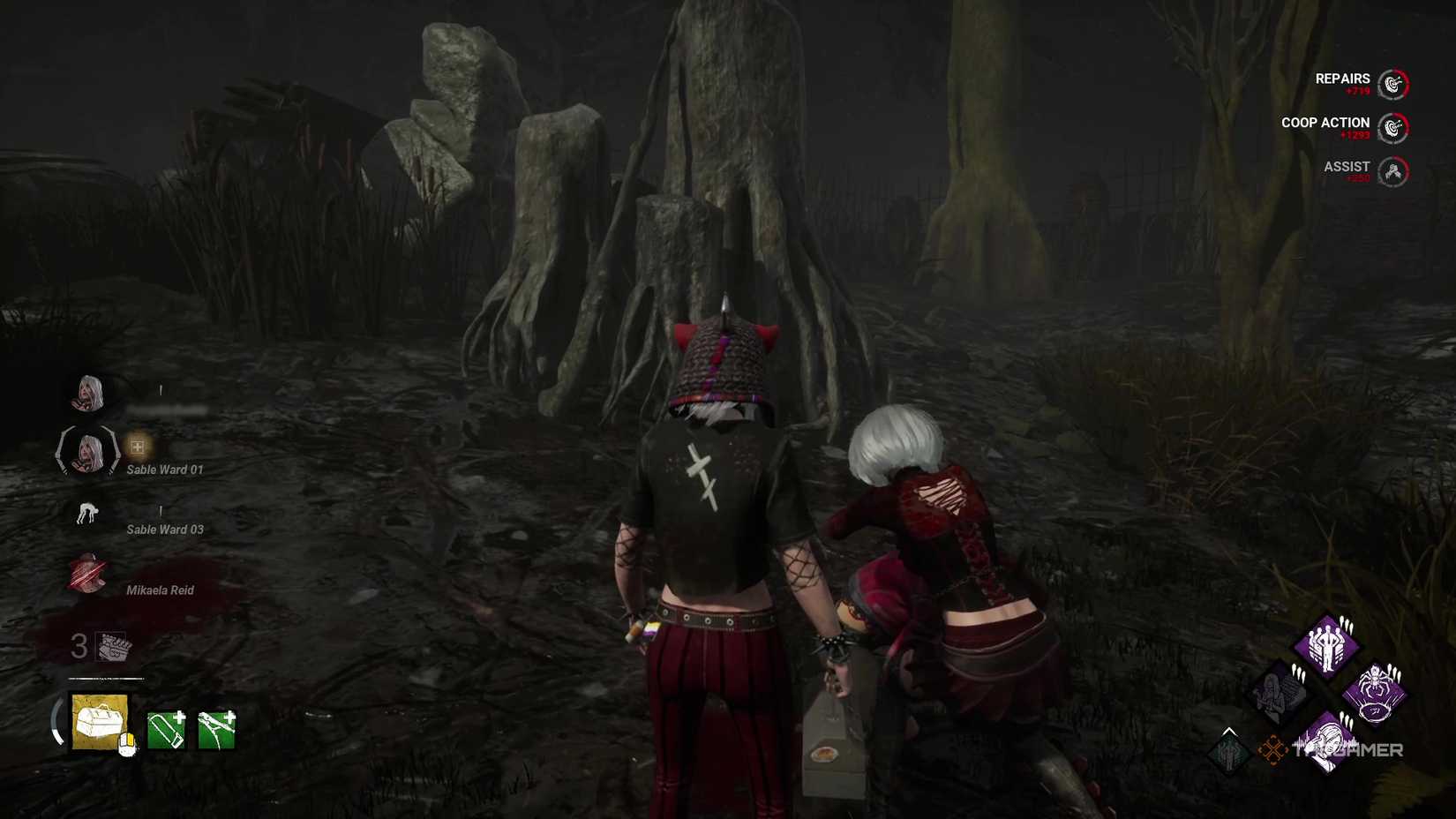Image resolution: width=1456 pixels, height=819 pixels.
Task: Click the bloodied gloves event counter icon
Action: click(113, 647)
